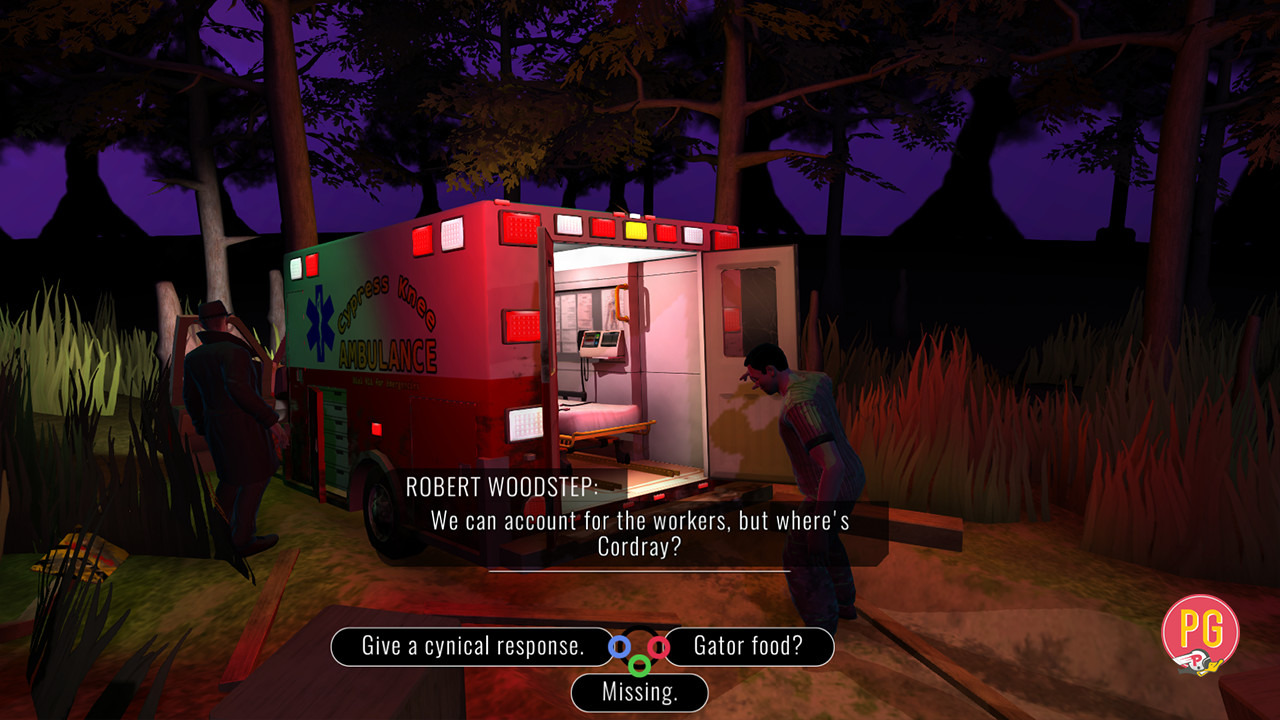Select the red ring dialogue indicator

point(658,648)
